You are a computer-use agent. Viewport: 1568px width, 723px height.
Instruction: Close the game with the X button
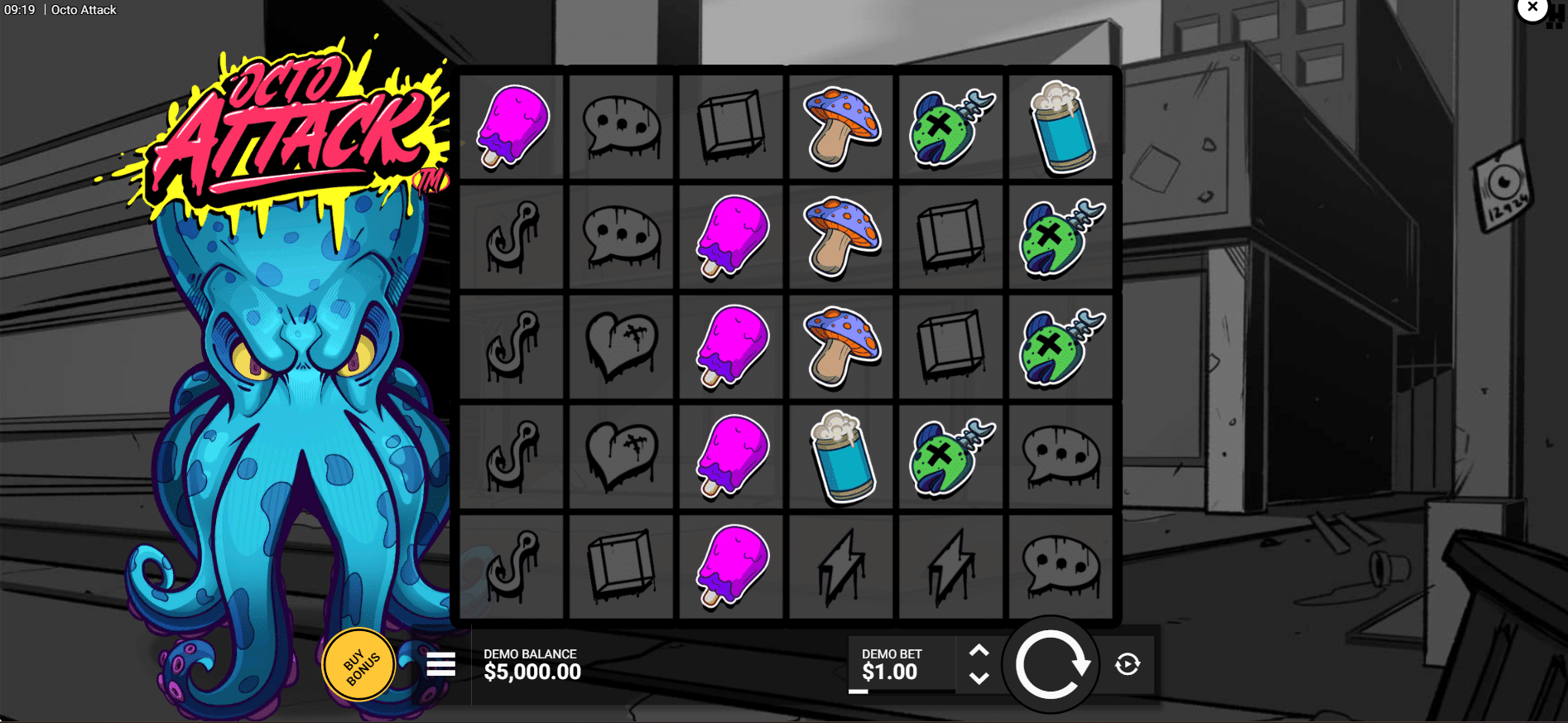point(1532,7)
